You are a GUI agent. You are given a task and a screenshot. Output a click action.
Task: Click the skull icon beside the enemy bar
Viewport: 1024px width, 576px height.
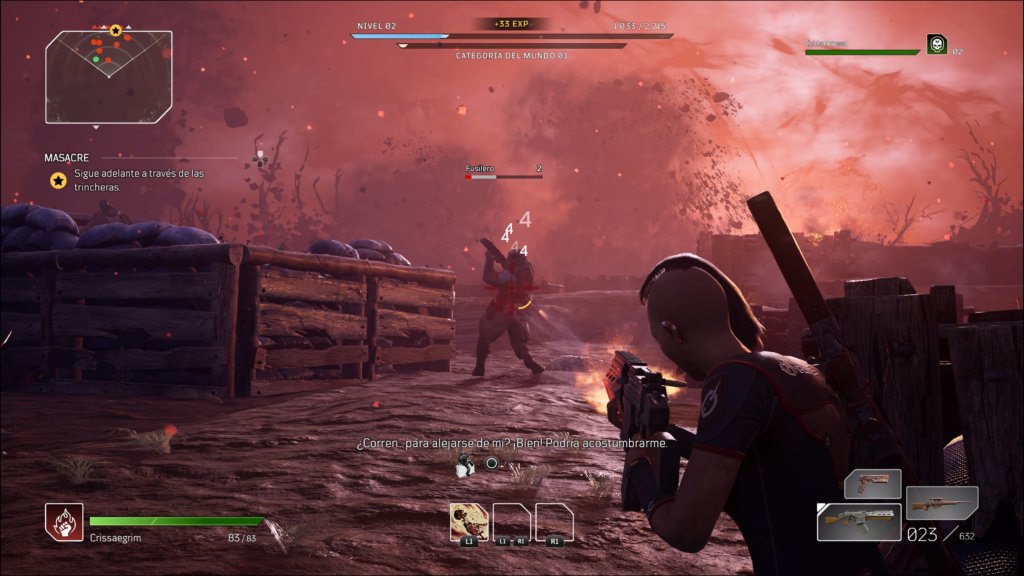click(x=936, y=45)
